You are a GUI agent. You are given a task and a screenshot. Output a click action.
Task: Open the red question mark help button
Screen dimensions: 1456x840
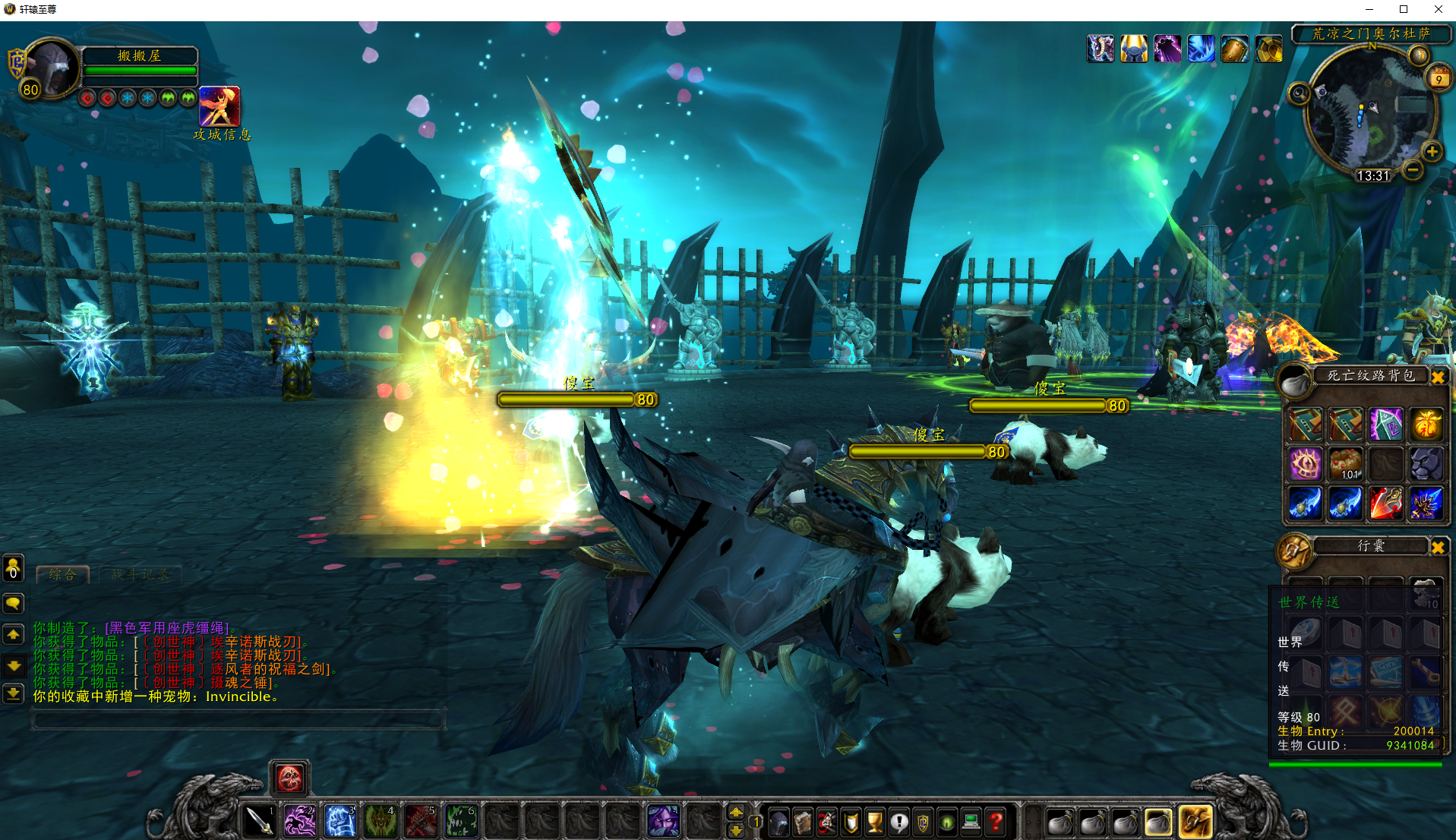pos(996,822)
